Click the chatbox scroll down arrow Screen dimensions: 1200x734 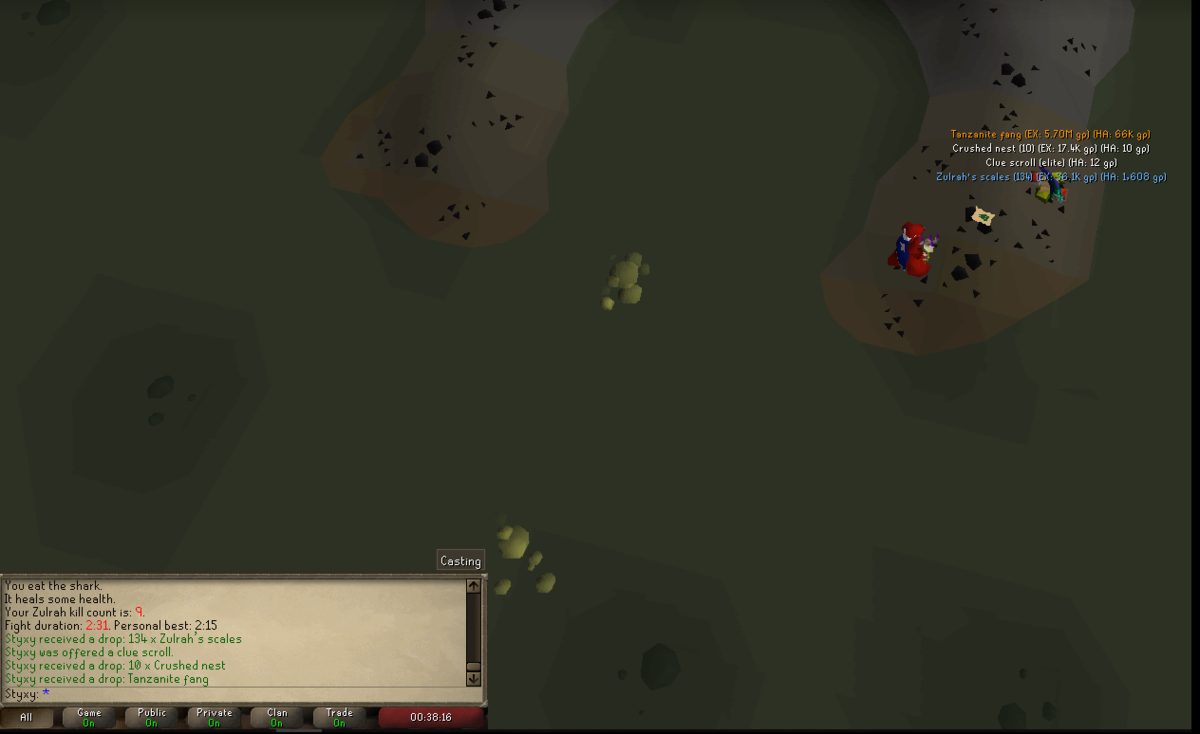pyautogui.click(x=474, y=679)
